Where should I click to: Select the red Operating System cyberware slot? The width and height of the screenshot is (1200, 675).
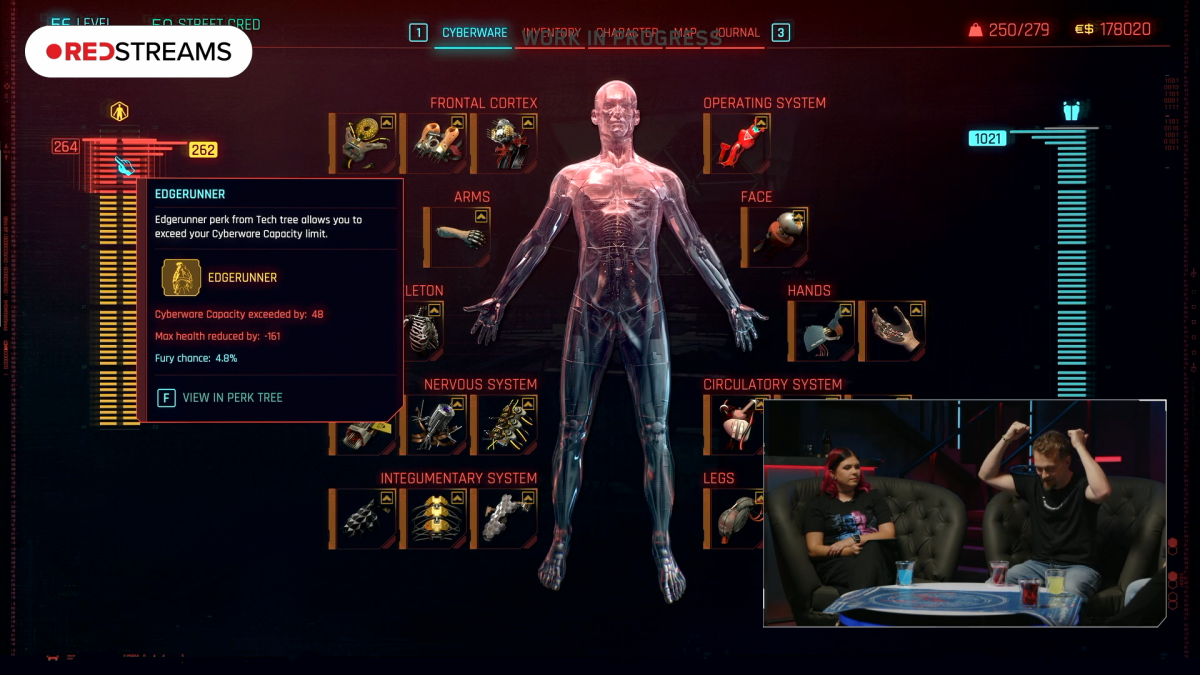coord(737,143)
